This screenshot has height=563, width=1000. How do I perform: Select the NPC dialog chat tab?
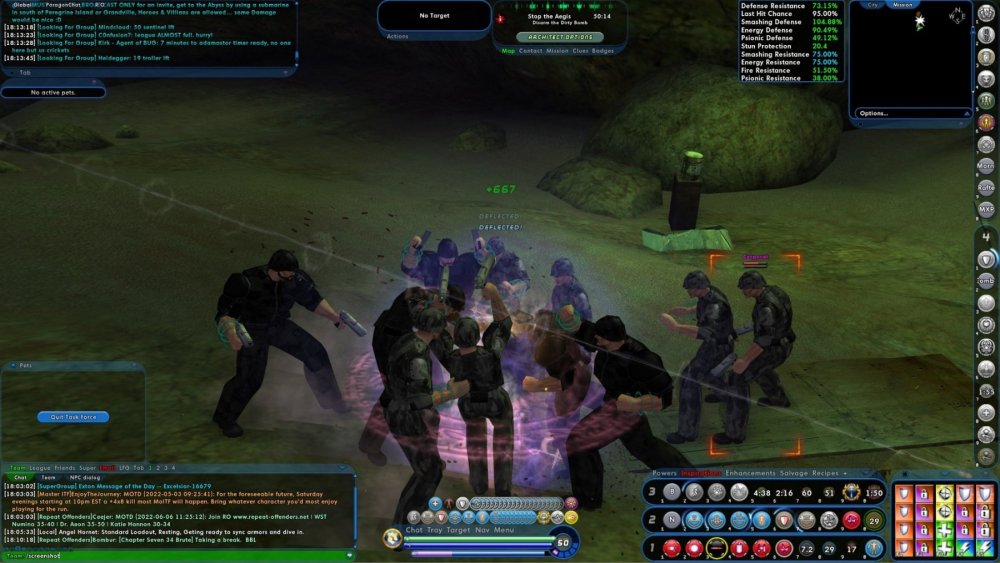pyautogui.click(x=82, y=478)
